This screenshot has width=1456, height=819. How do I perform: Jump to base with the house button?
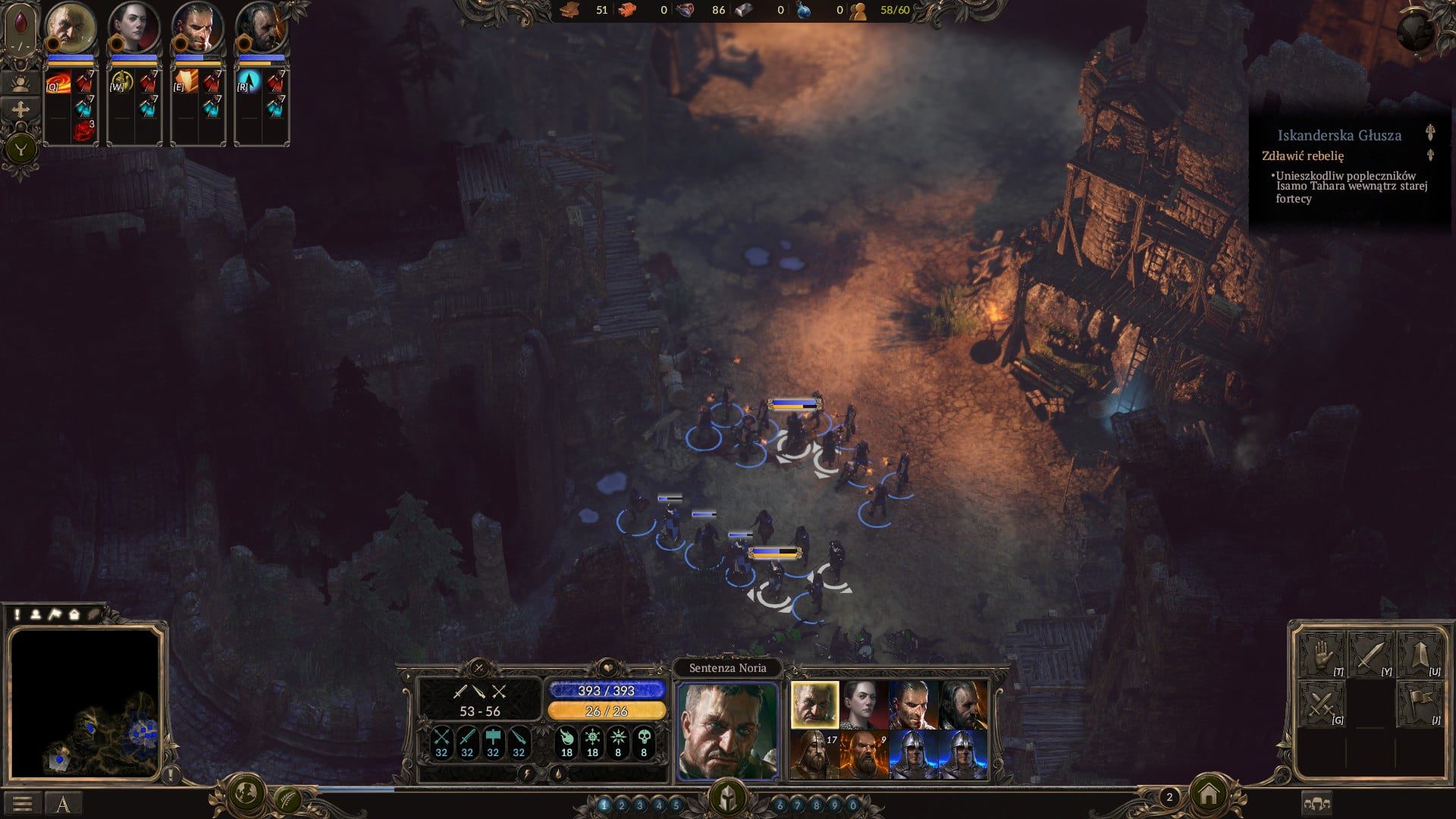(1209, 795)
